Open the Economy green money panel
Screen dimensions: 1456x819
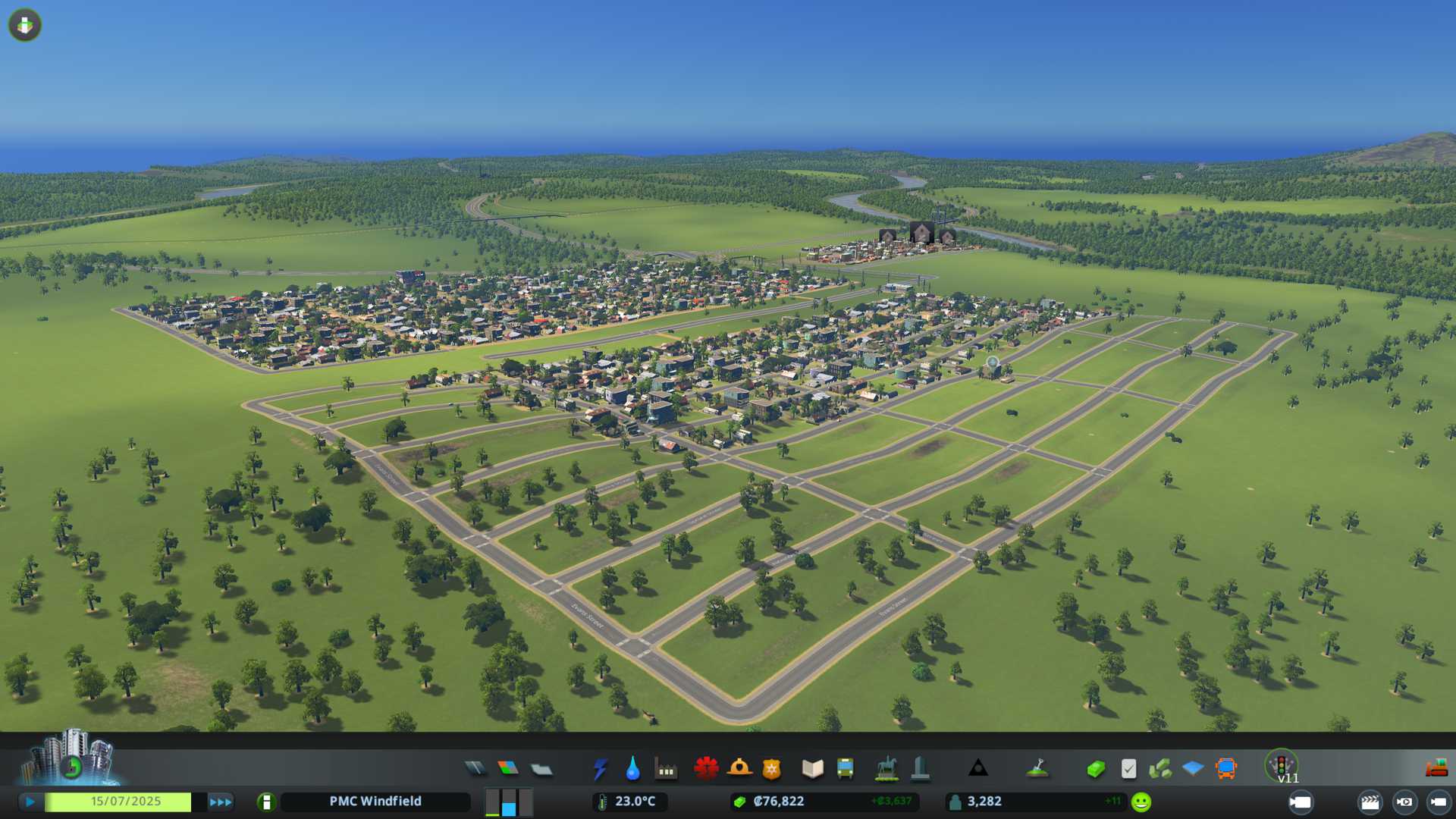1095,769
